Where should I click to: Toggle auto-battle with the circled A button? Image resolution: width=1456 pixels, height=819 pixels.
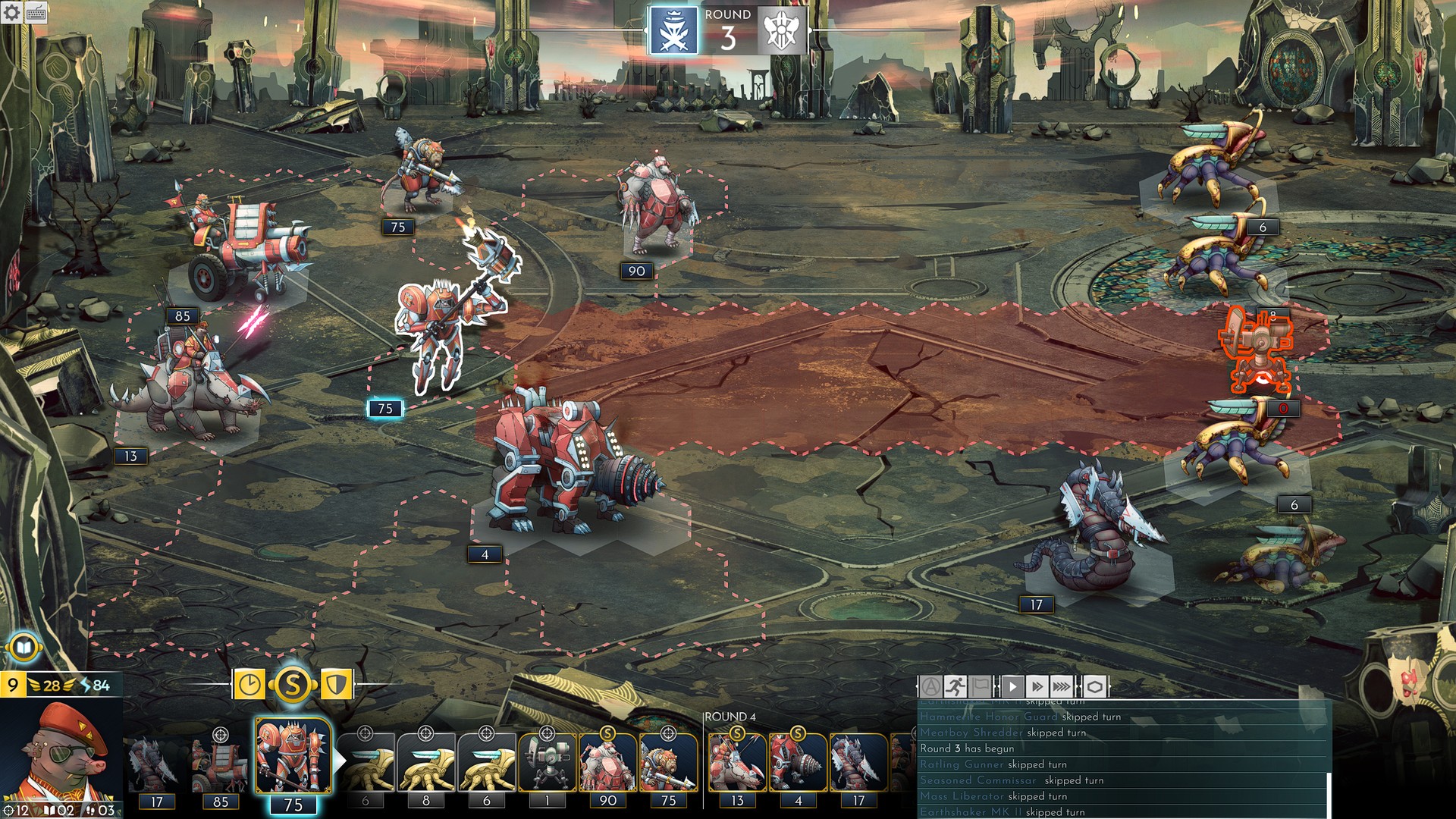[930, 687]
